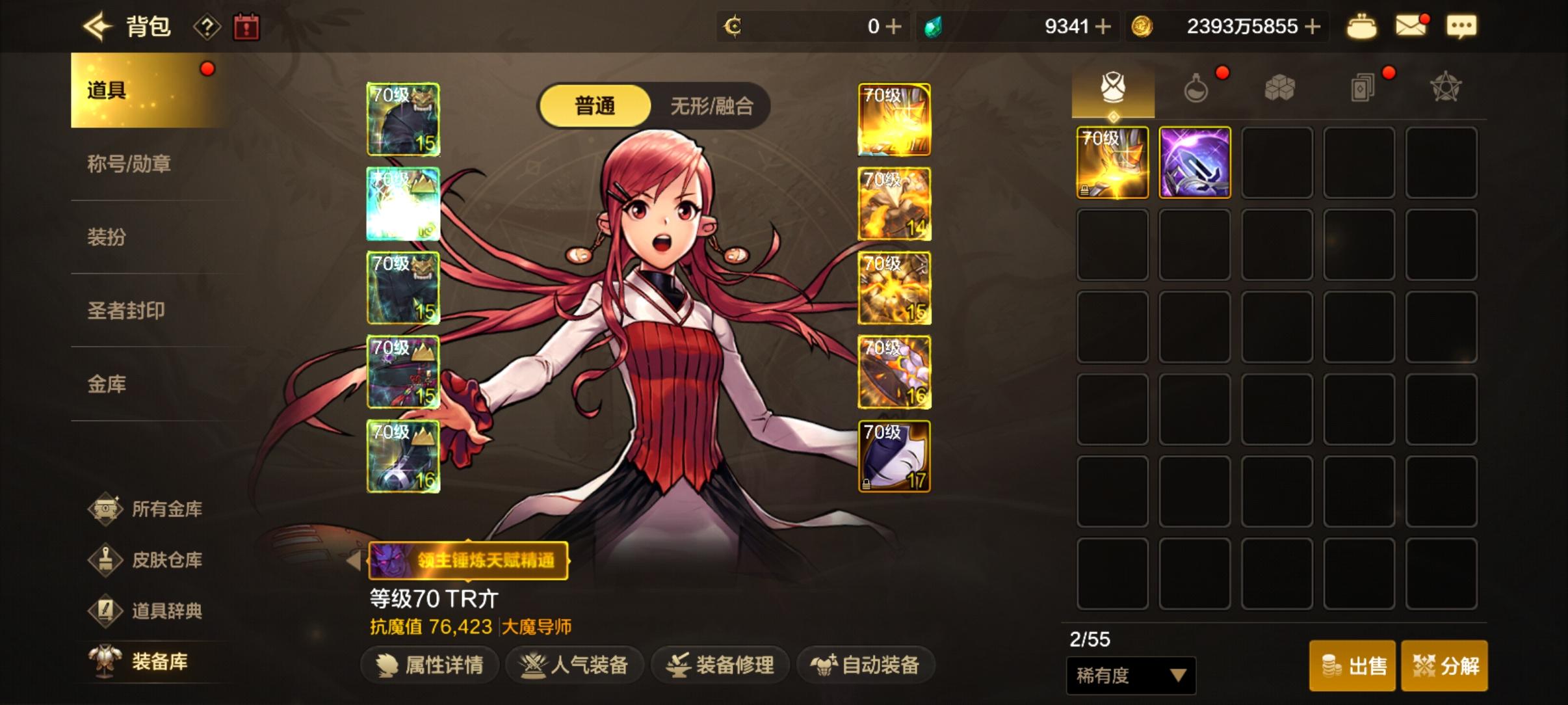1568x705 pixels.
Task: Select the level 70 mask equipment thumbnail
Action: [894, 456]
